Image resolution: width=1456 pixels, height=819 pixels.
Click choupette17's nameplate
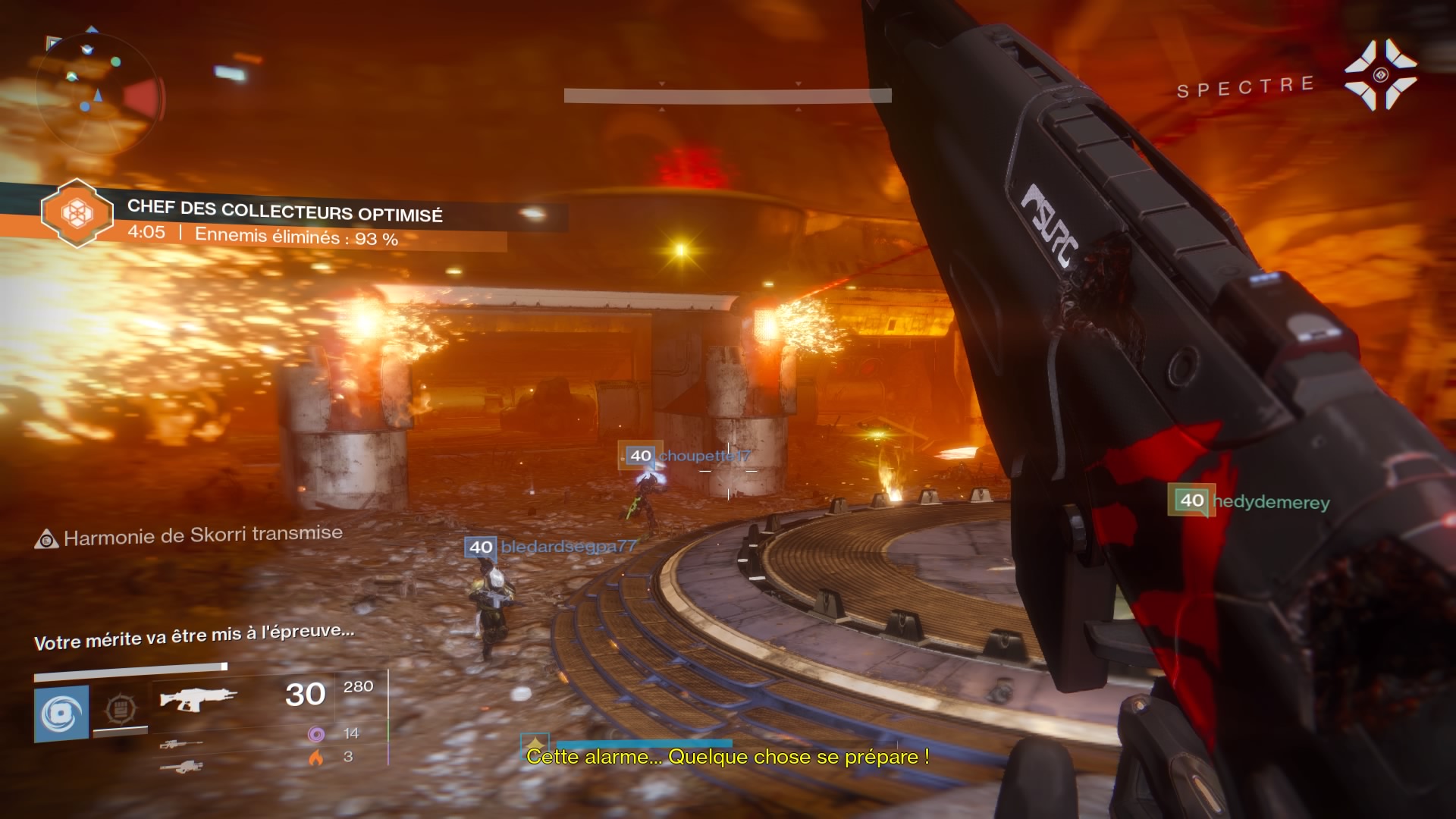pyautogui.click(x=682, y=456)
